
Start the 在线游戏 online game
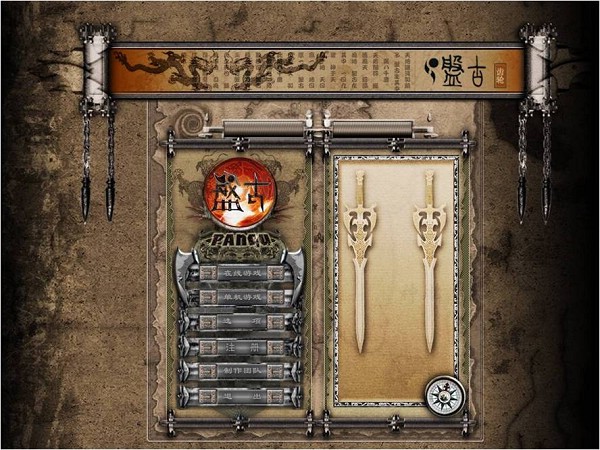[x=240, y=273]
